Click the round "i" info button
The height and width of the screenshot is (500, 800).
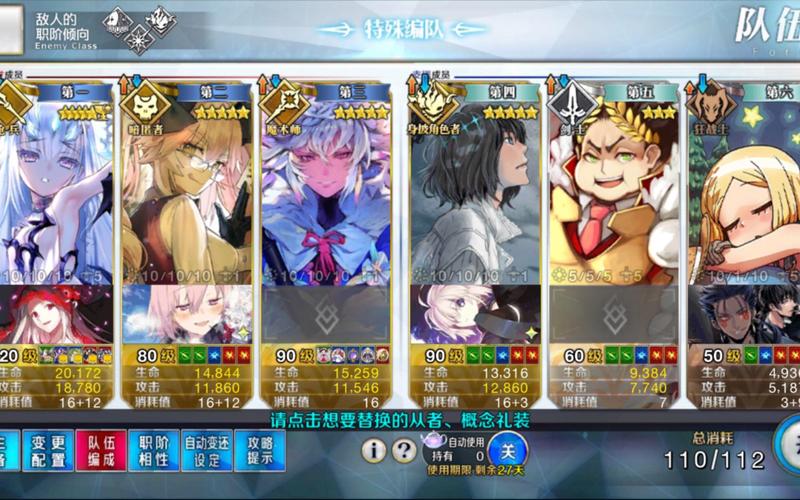374,451
